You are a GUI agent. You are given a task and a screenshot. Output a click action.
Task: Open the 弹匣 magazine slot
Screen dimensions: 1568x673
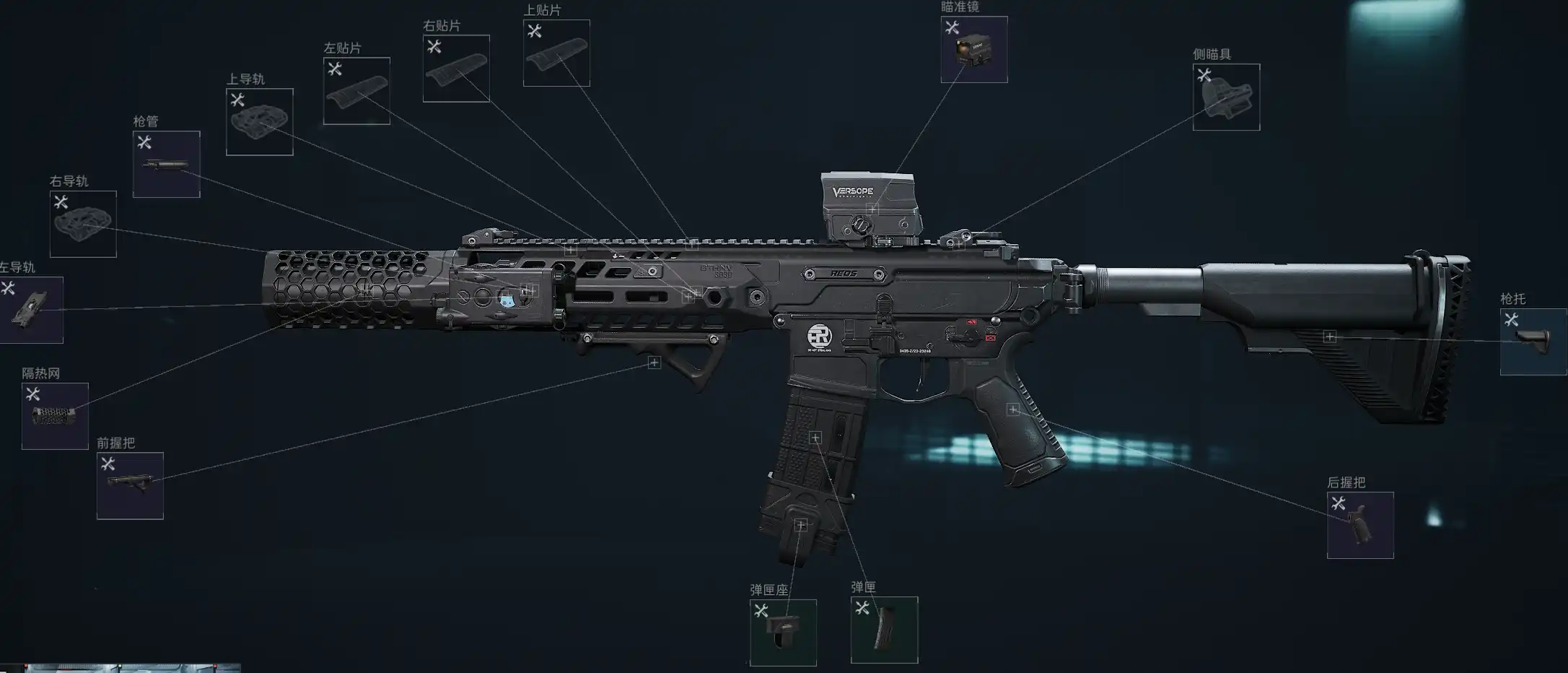point(884,630)
